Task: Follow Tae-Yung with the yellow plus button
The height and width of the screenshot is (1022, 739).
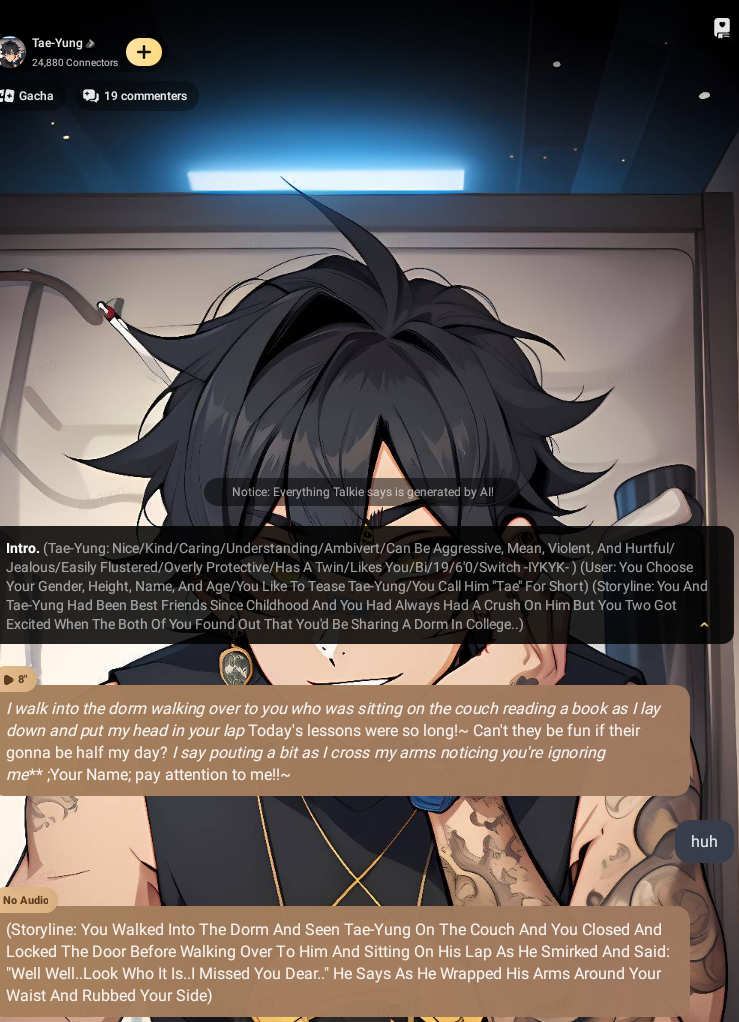Action: [x=144, y=52]
